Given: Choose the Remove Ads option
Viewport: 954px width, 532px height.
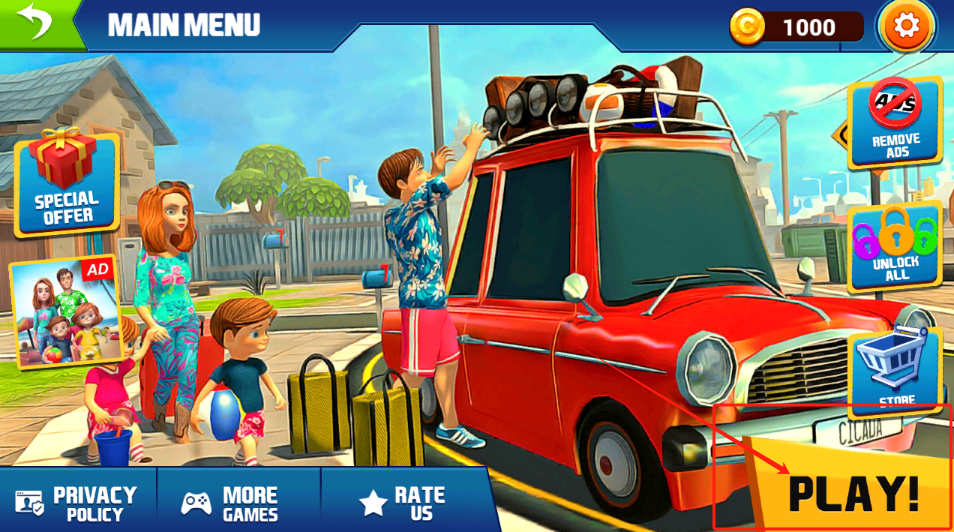Looking at the screenshot, I should pyautogui.click(x=895, y=122).
